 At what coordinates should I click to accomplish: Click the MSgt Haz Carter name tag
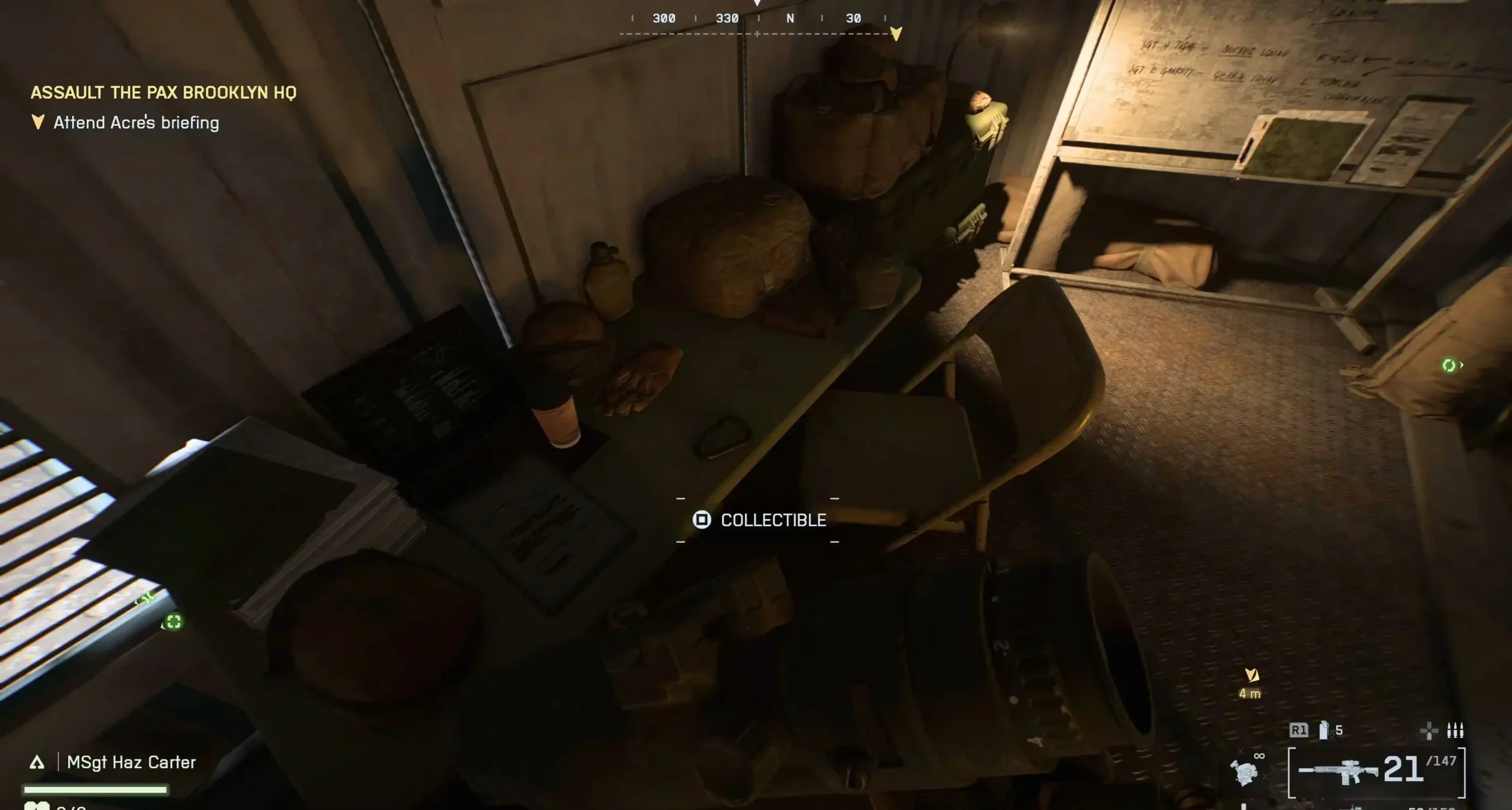pyautogui.click(x=131, y=762)
